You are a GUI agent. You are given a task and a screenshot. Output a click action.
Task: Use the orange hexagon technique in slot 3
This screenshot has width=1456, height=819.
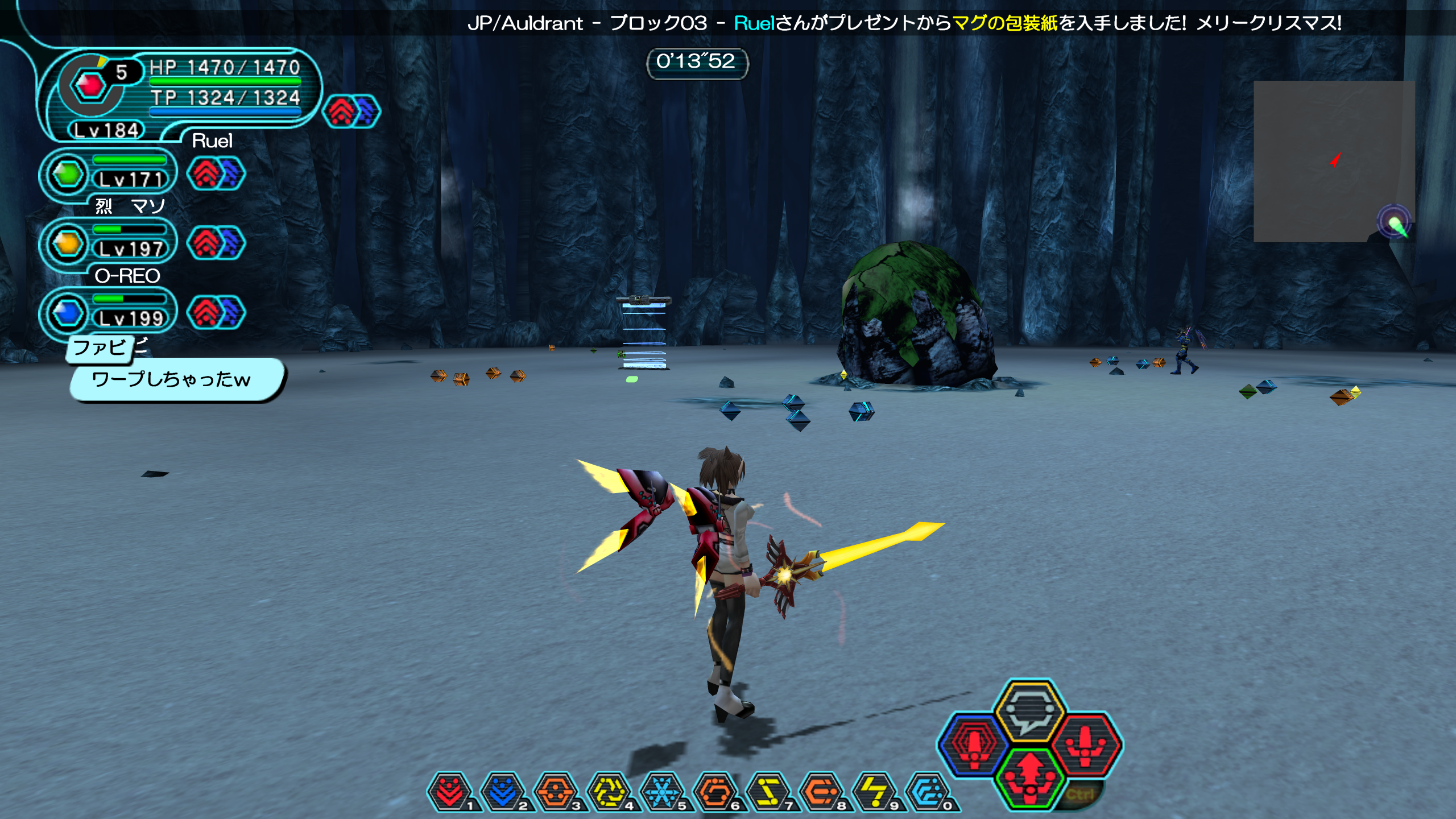pos(556,791)
